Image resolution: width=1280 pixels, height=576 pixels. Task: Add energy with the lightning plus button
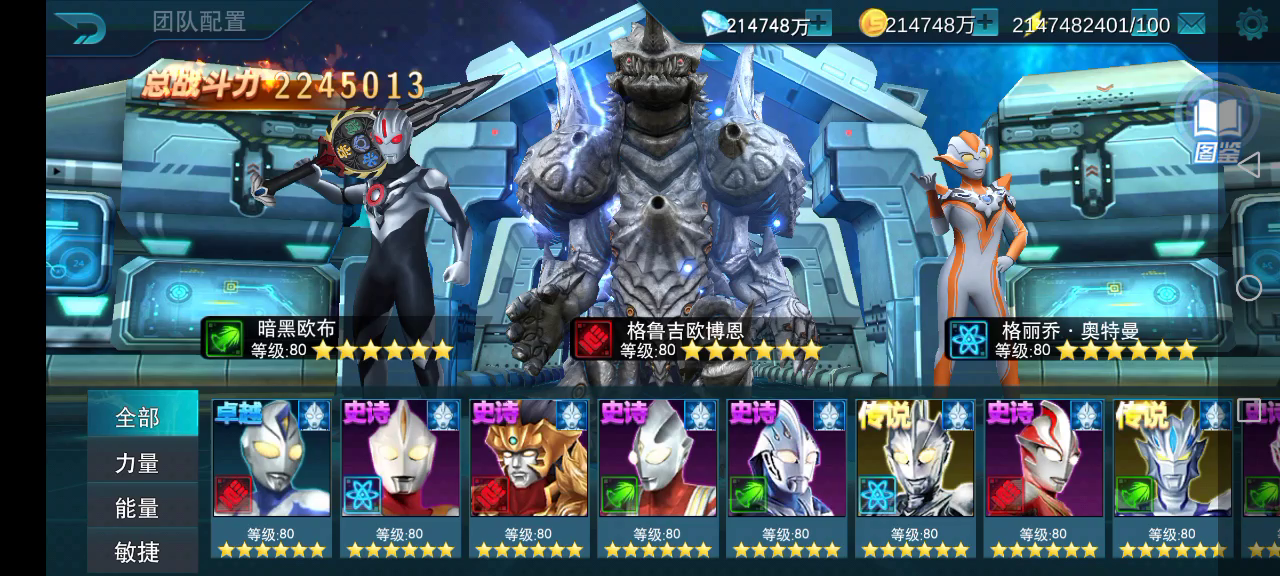1146,23
